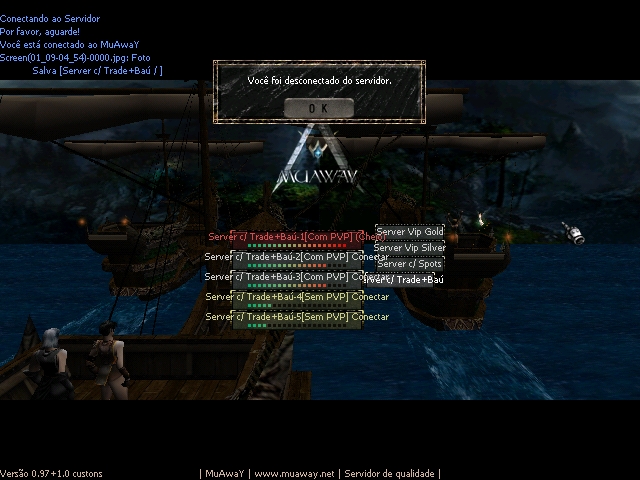Select the Server Vip Gold group
The width and height of the screenshot is (640, 480).
click(410, 232)
